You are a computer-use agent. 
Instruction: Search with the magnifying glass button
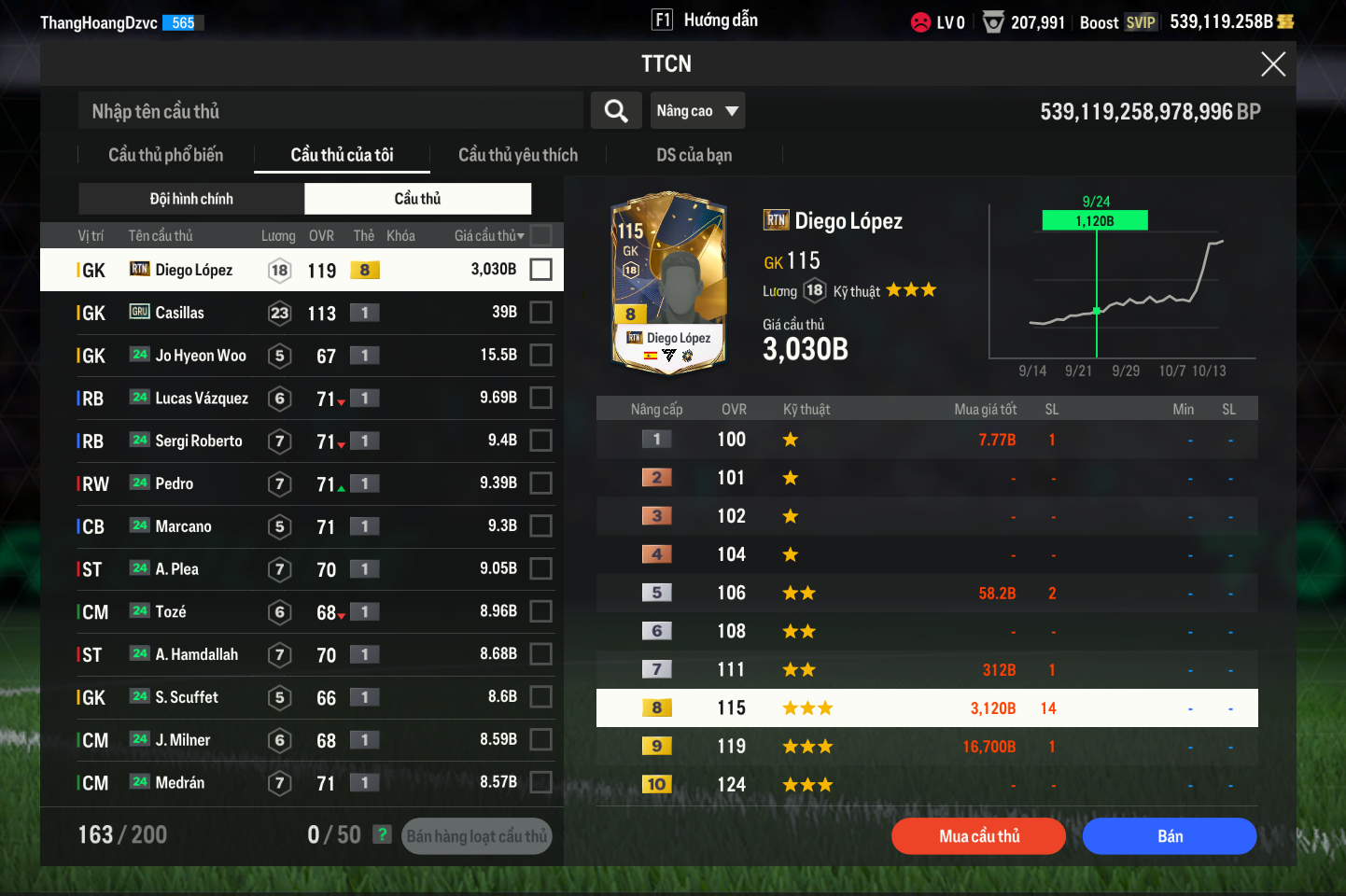coord(616,111)
